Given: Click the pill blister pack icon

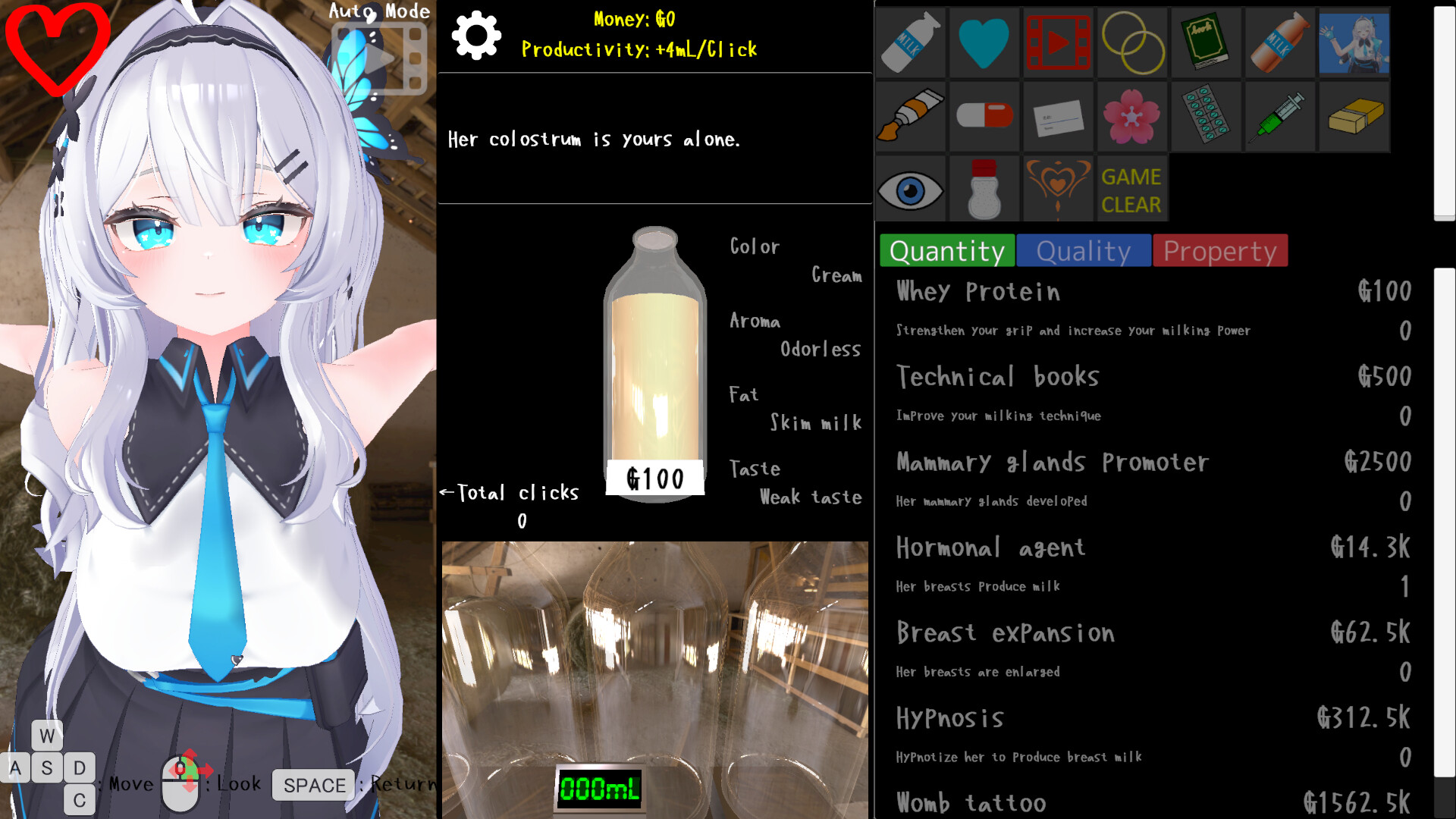Looking at the screenshot, I should 1207,117.
